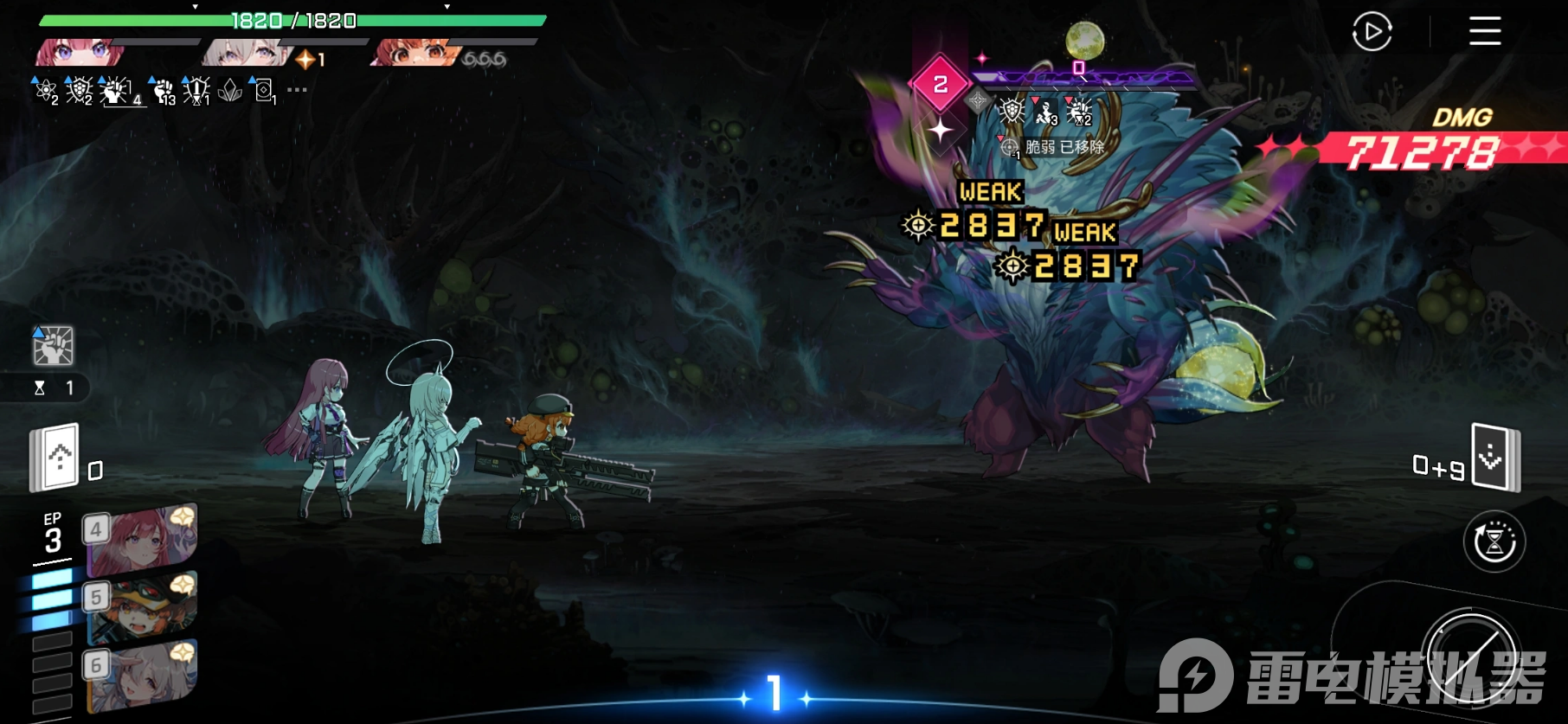The height and width of the screenshot is (724, 1568).
Task: Select the orange-haired goggles character card numbered 5
Action: tap(142, 607)
